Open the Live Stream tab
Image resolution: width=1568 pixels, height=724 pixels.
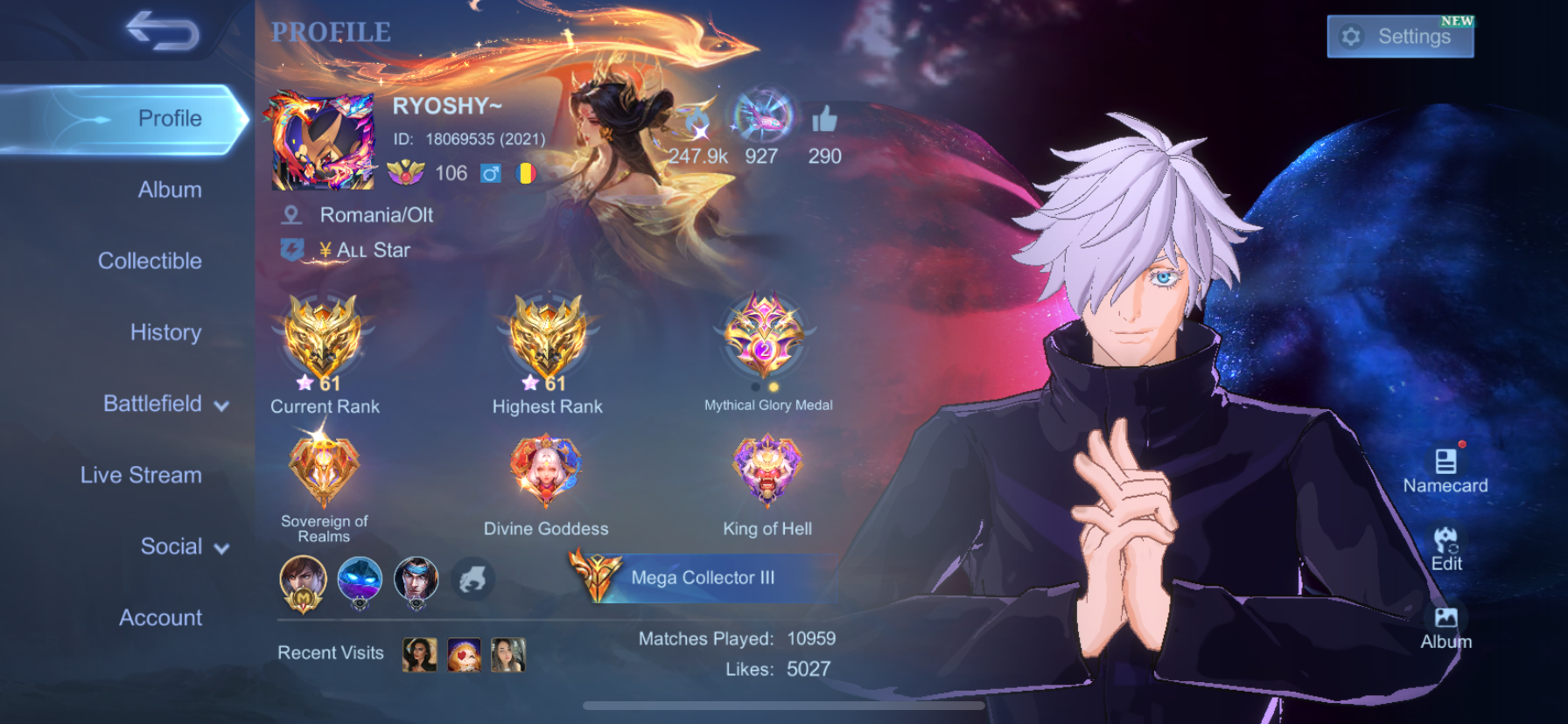pyautogui.click(x=141, y=475)
